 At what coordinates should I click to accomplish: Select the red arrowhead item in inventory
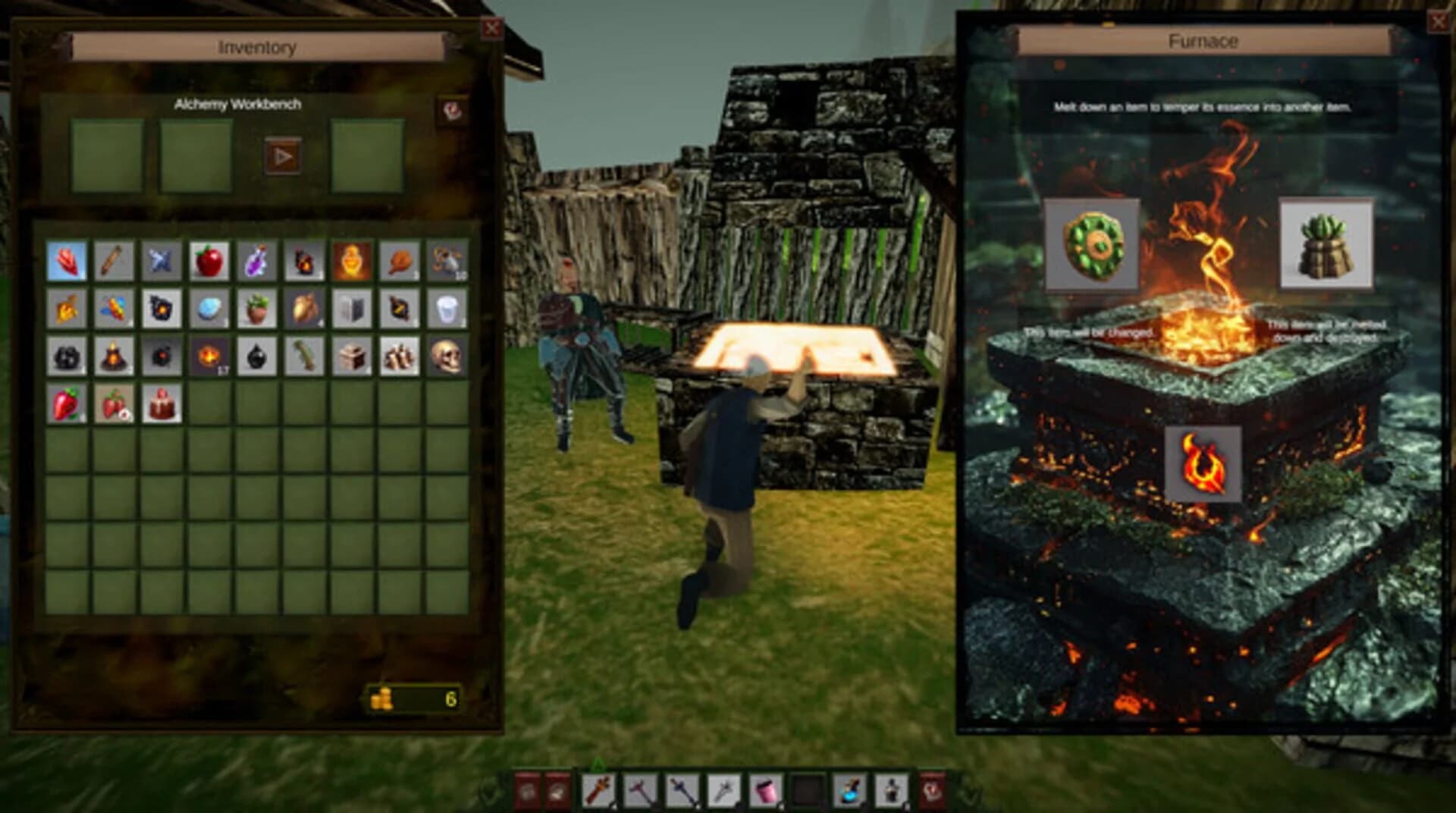(x=67, y=260)
